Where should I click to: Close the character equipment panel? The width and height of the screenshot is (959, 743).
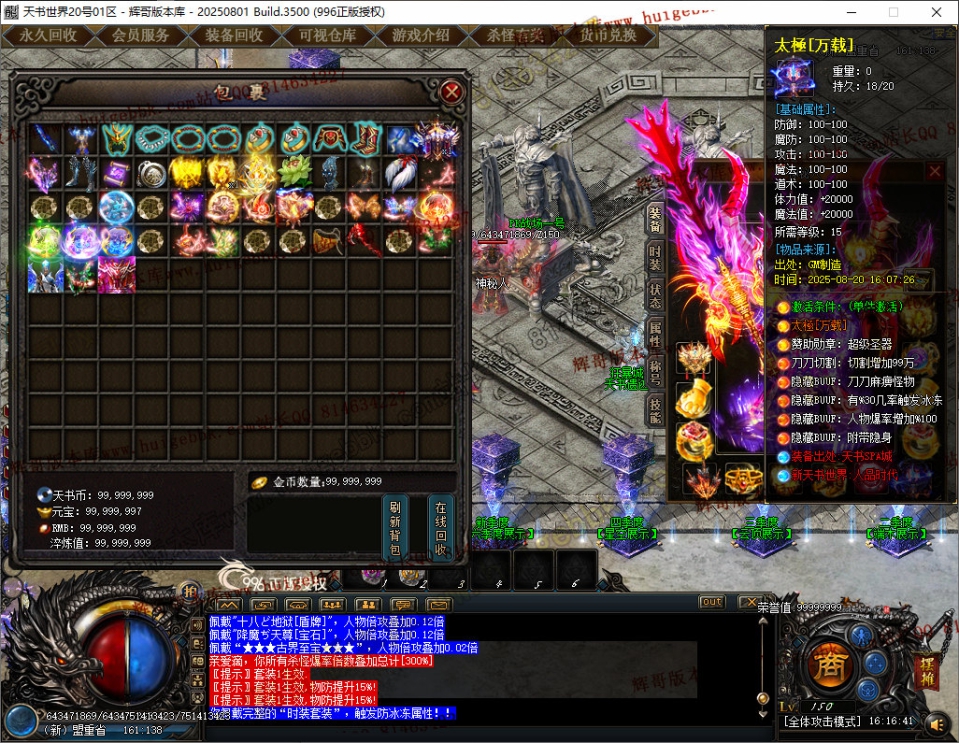(x=934, y=171)
